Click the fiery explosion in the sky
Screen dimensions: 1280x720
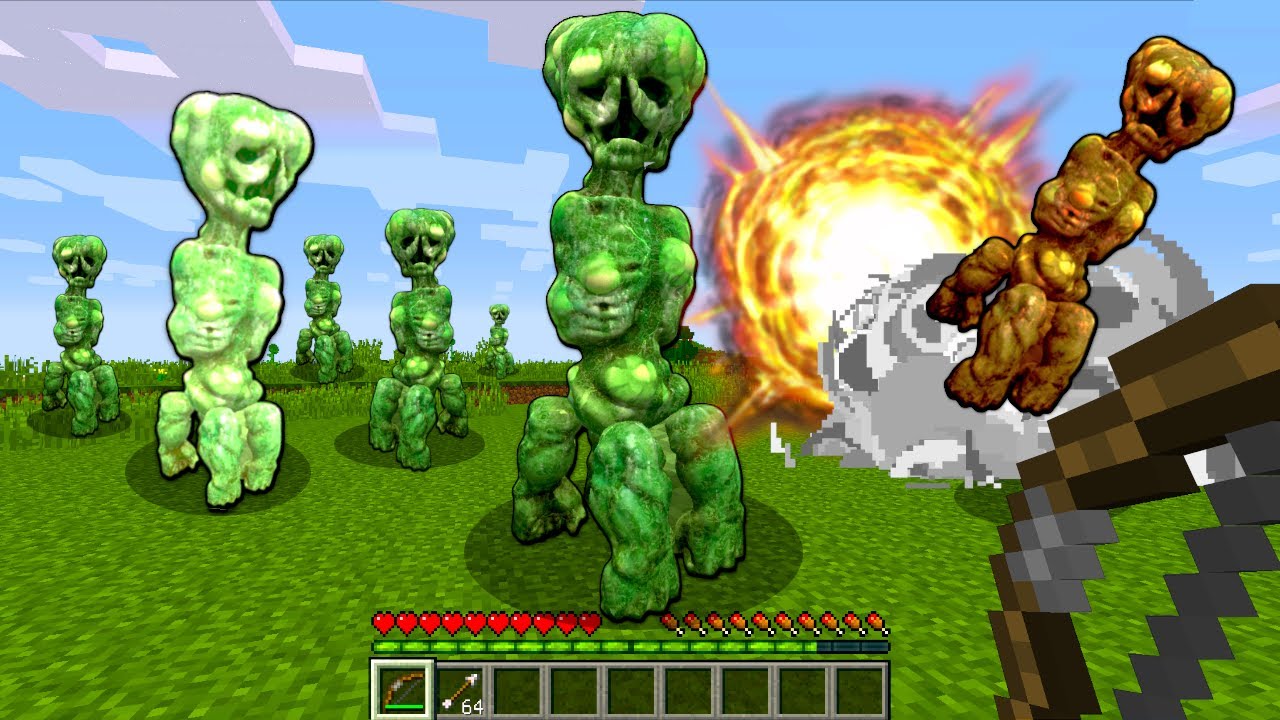[x=850, y=220]
